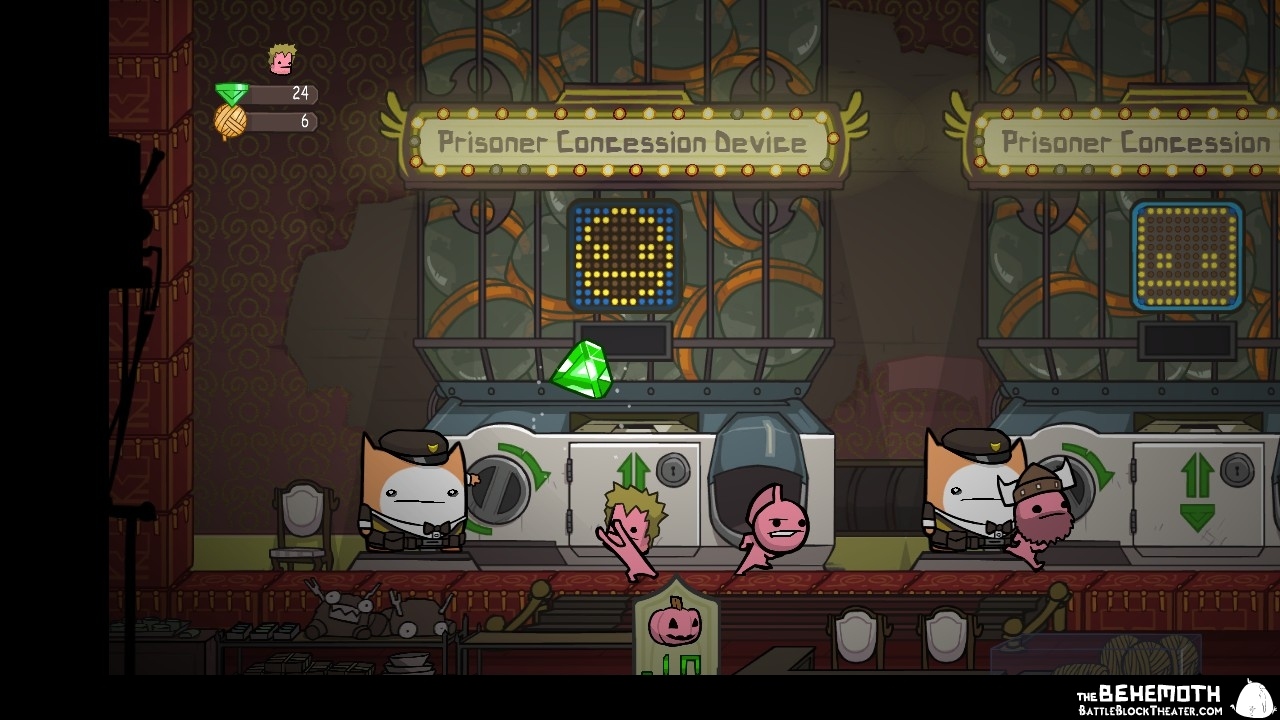Image resolution: width=1280 pixels, height=720 pixels.
Task: Select the green gem currency icon
Action: pyautogui.click(x=232, y=94)
